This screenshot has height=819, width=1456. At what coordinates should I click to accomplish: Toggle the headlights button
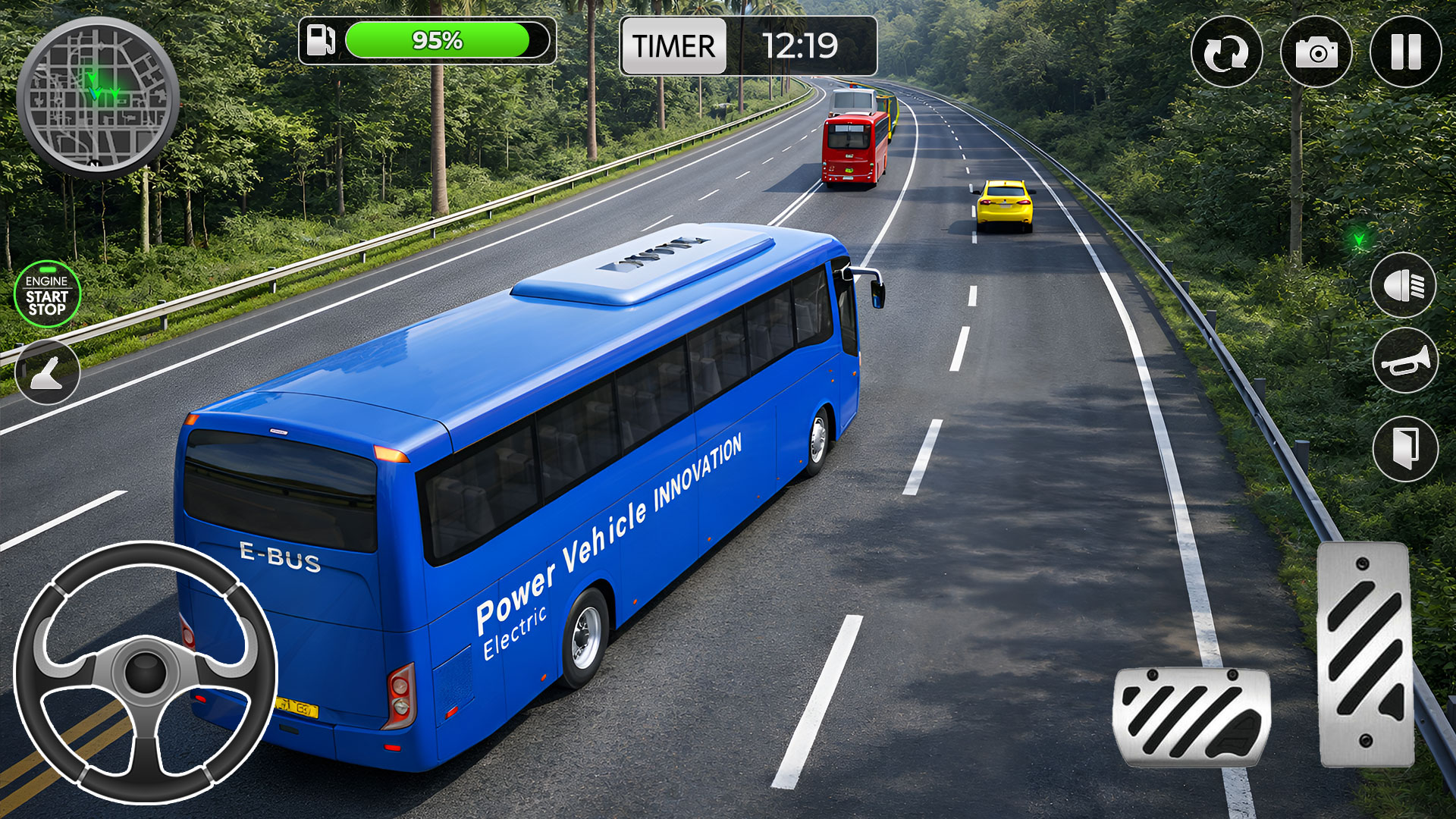(x=1404, y=285)
